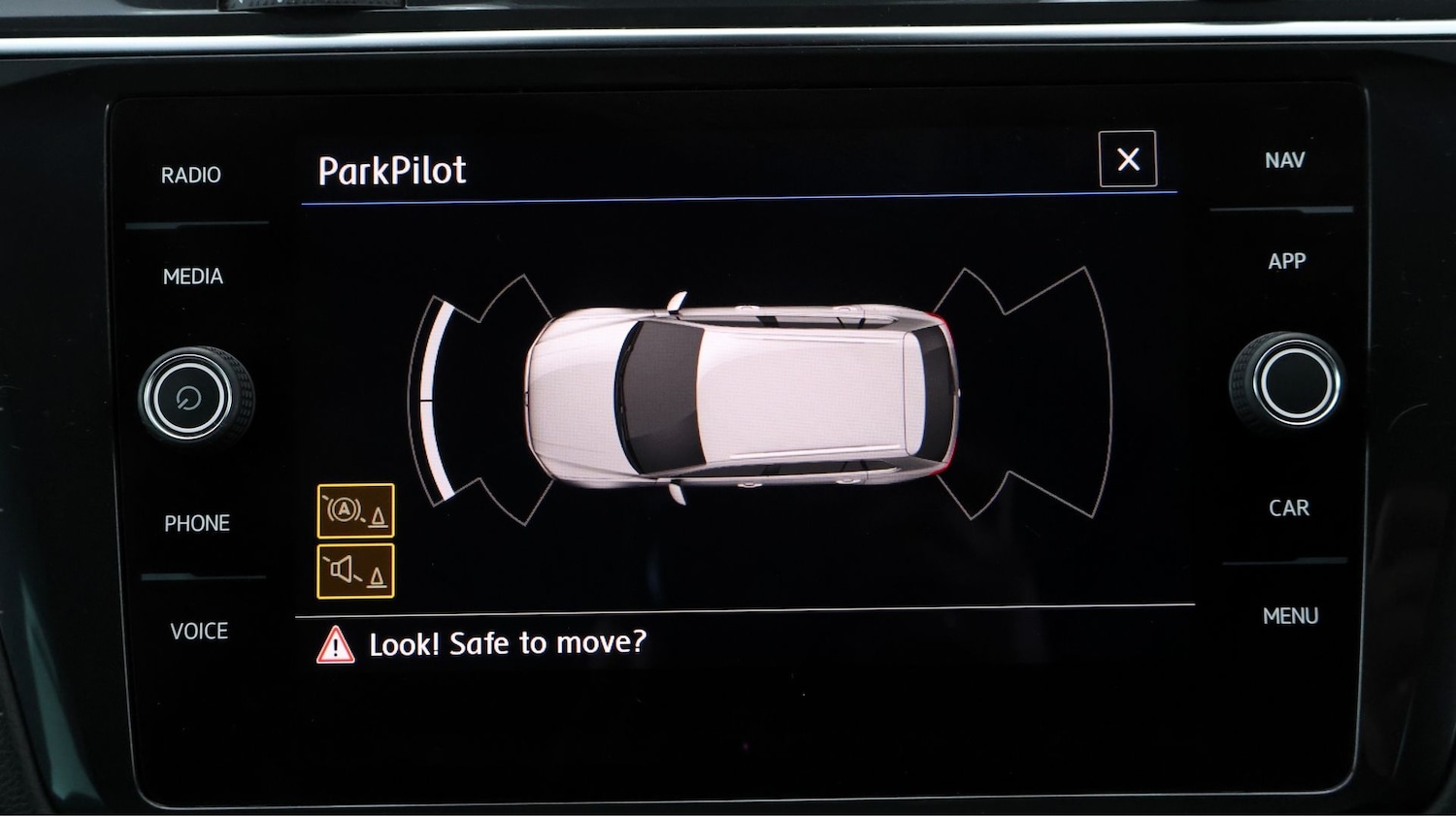Open the PHONE menu

point(197,524)
